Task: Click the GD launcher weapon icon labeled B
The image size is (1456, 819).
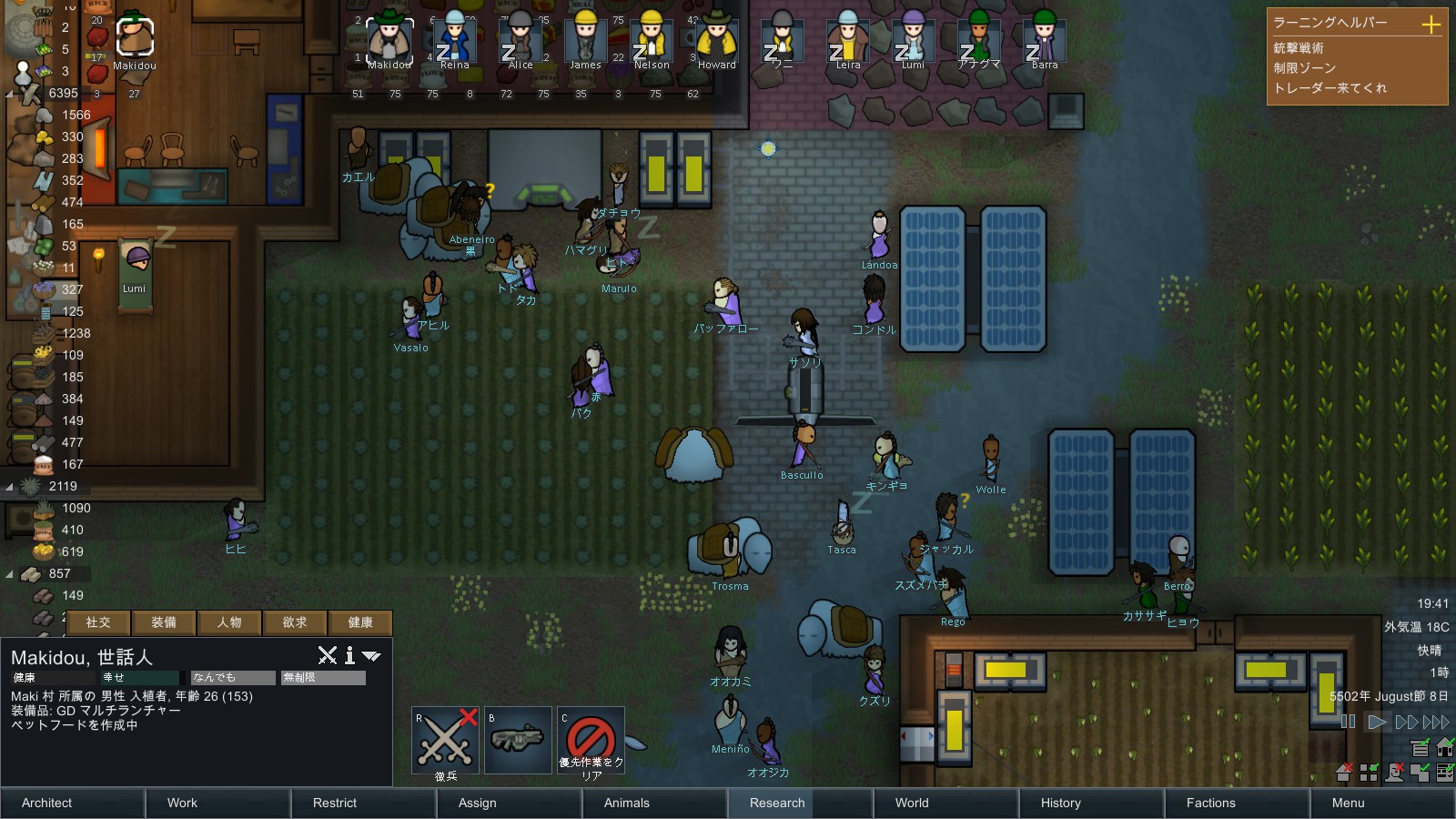Action: coord(518,737)
